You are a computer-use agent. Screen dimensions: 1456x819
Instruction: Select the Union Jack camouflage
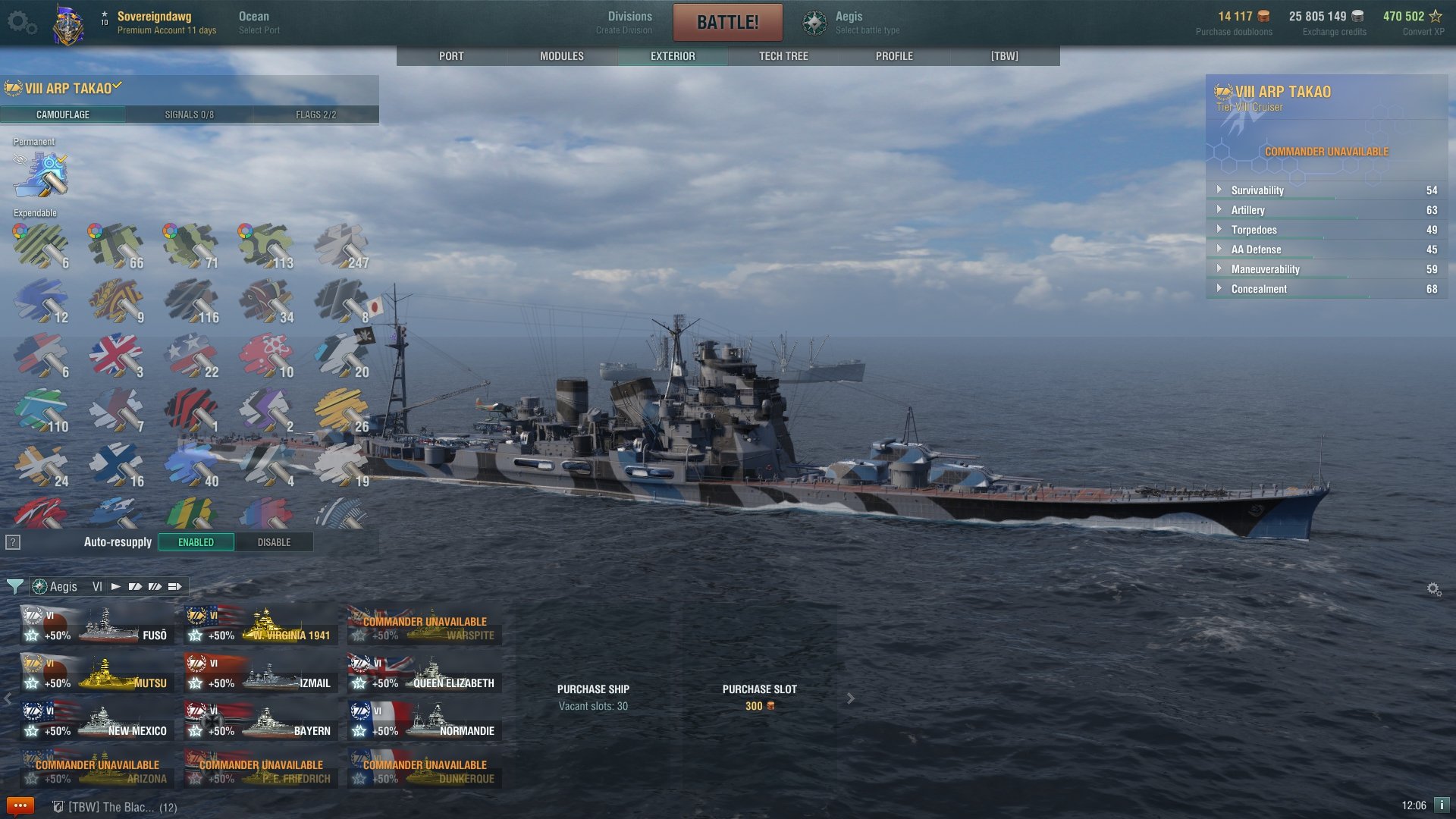(x=115, y=354)
